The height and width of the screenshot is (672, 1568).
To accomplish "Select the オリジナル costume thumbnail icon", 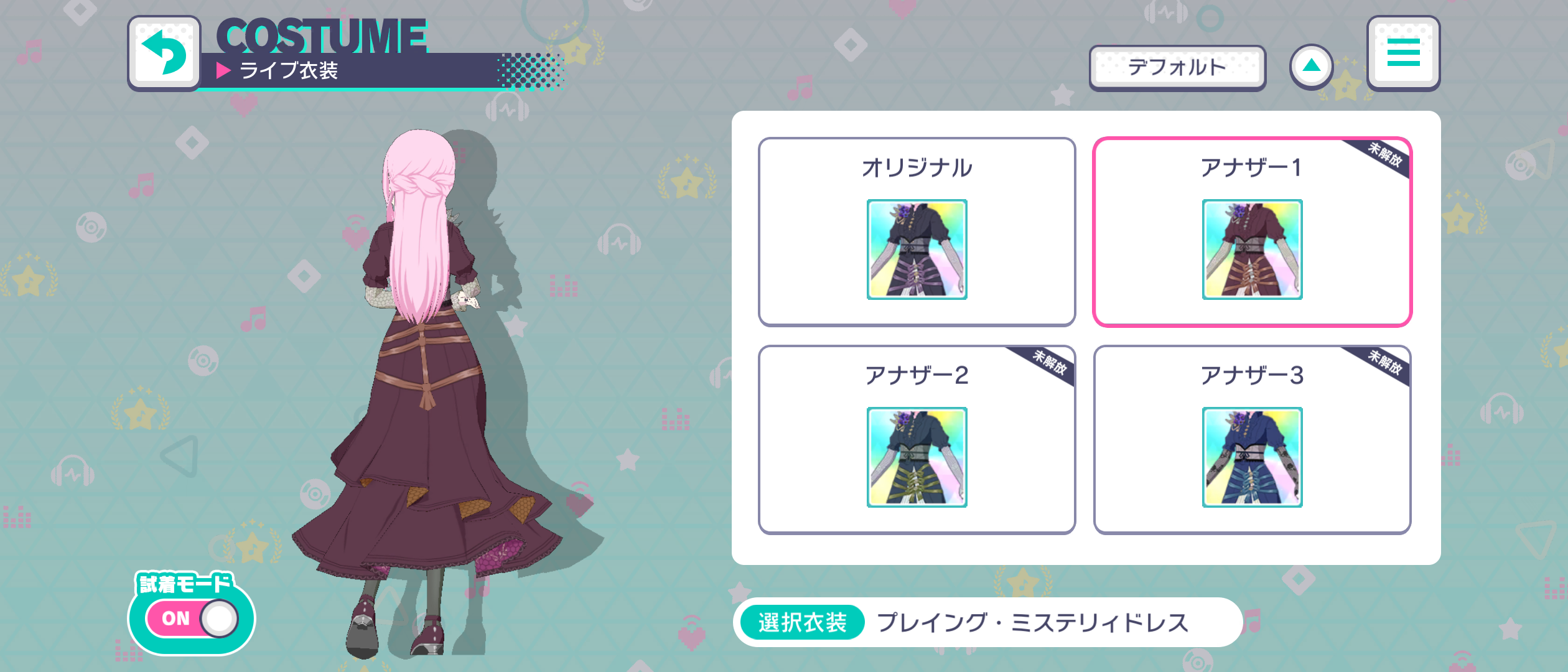I will pyautogui.click(x=917, y=249).
